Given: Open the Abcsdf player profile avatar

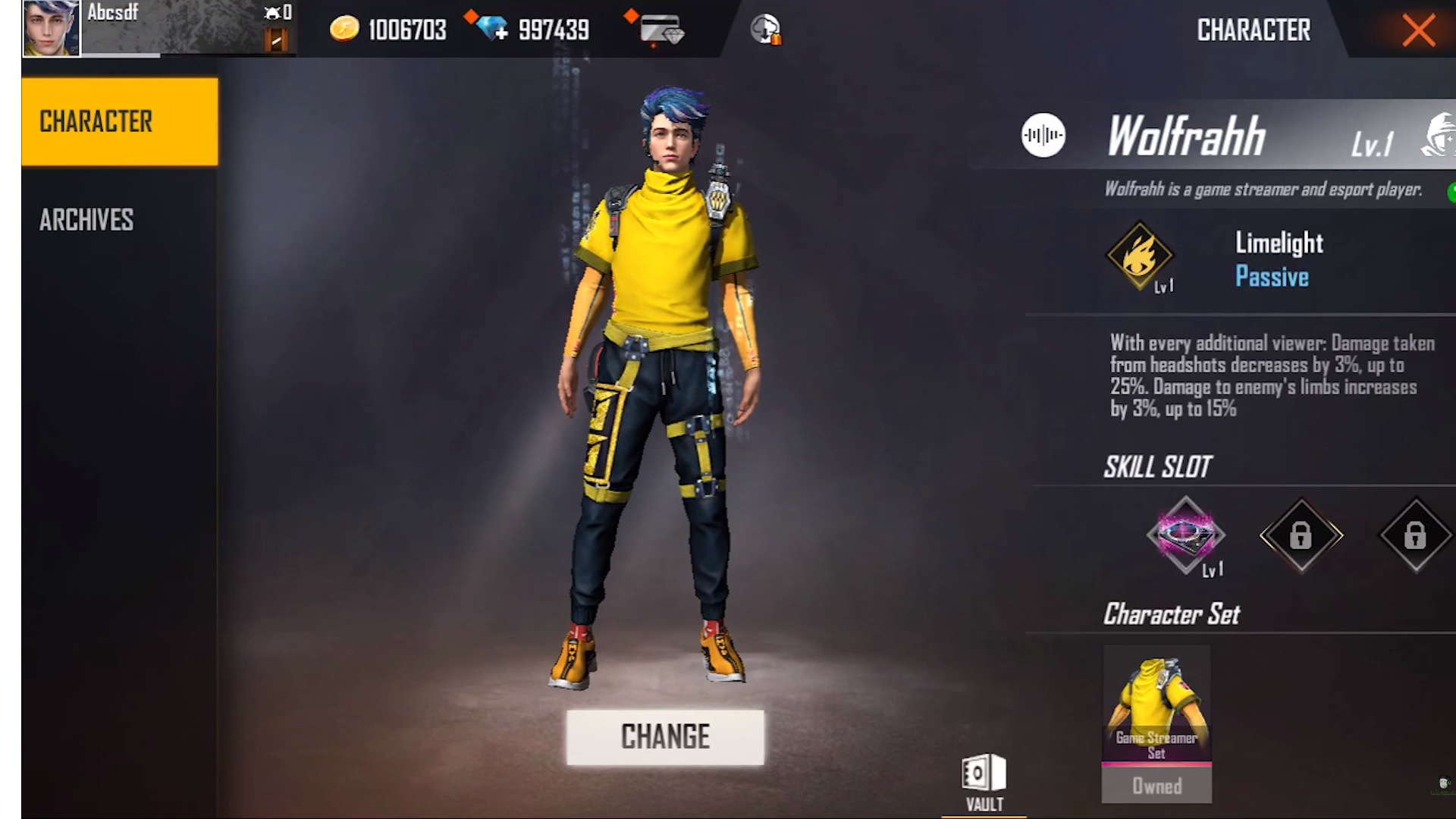Looking at the screenshot, I should pyautogui.click(x=50, y=27).
